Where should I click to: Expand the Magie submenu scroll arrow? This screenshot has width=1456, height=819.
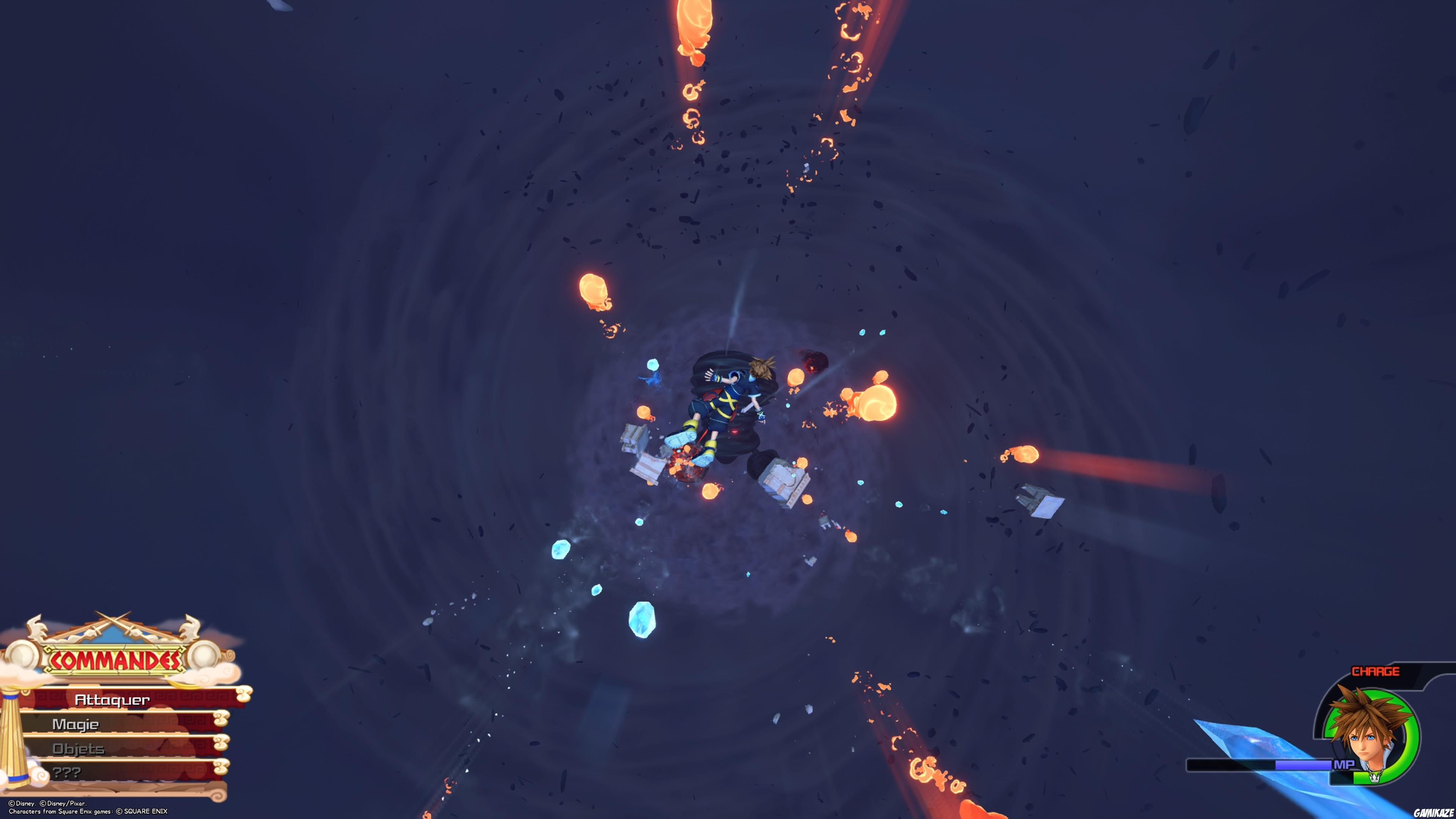(x=221, y=718)
